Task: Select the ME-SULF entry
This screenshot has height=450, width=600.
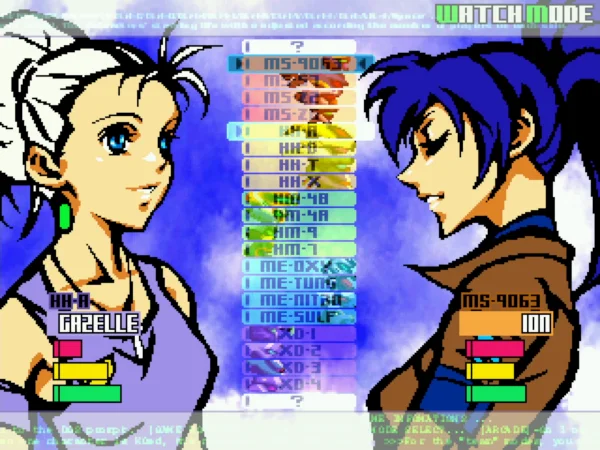Action: pos(299,317)
